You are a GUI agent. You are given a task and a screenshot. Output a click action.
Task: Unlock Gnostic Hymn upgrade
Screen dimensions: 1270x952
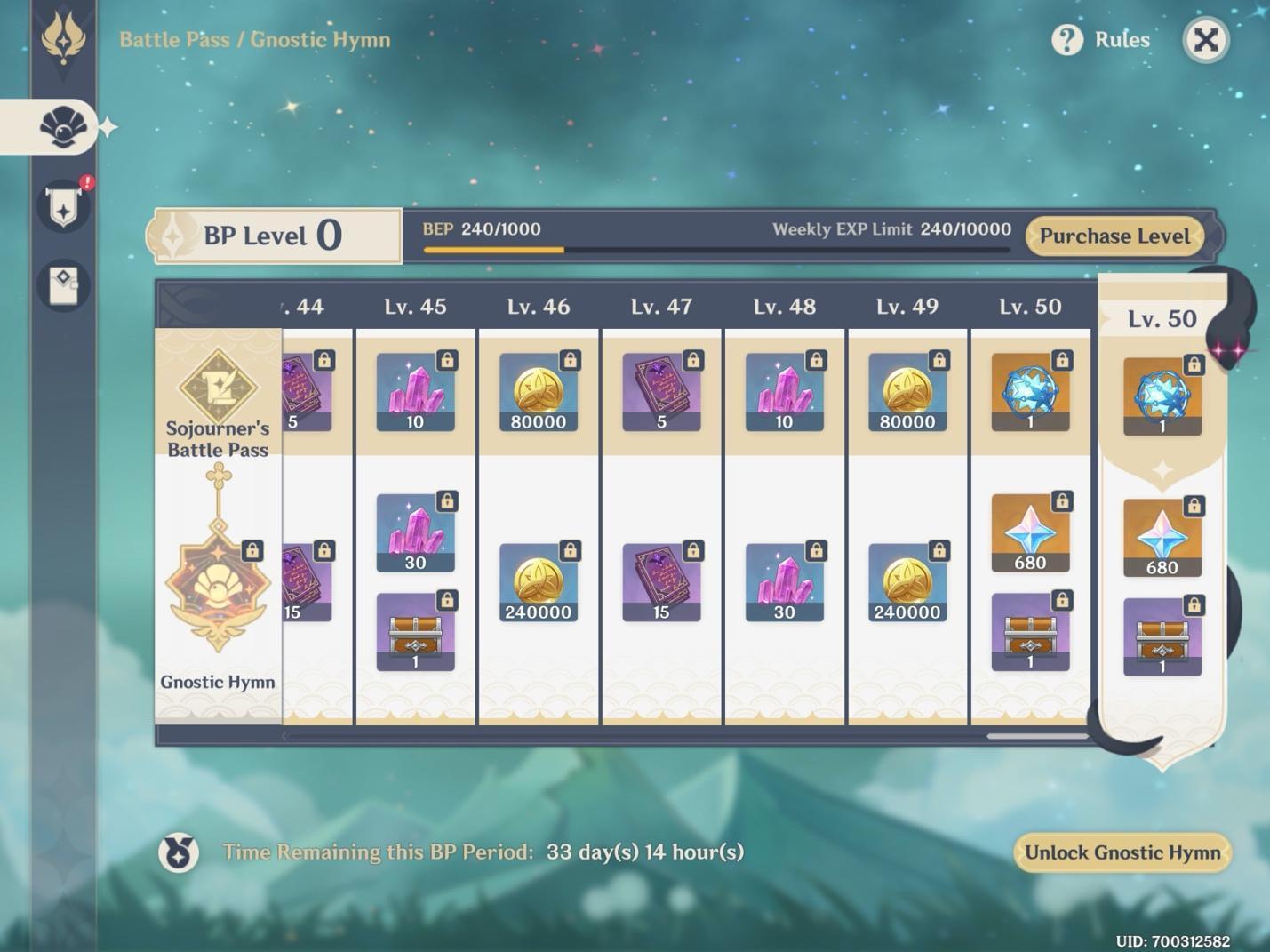point(1122,852)
